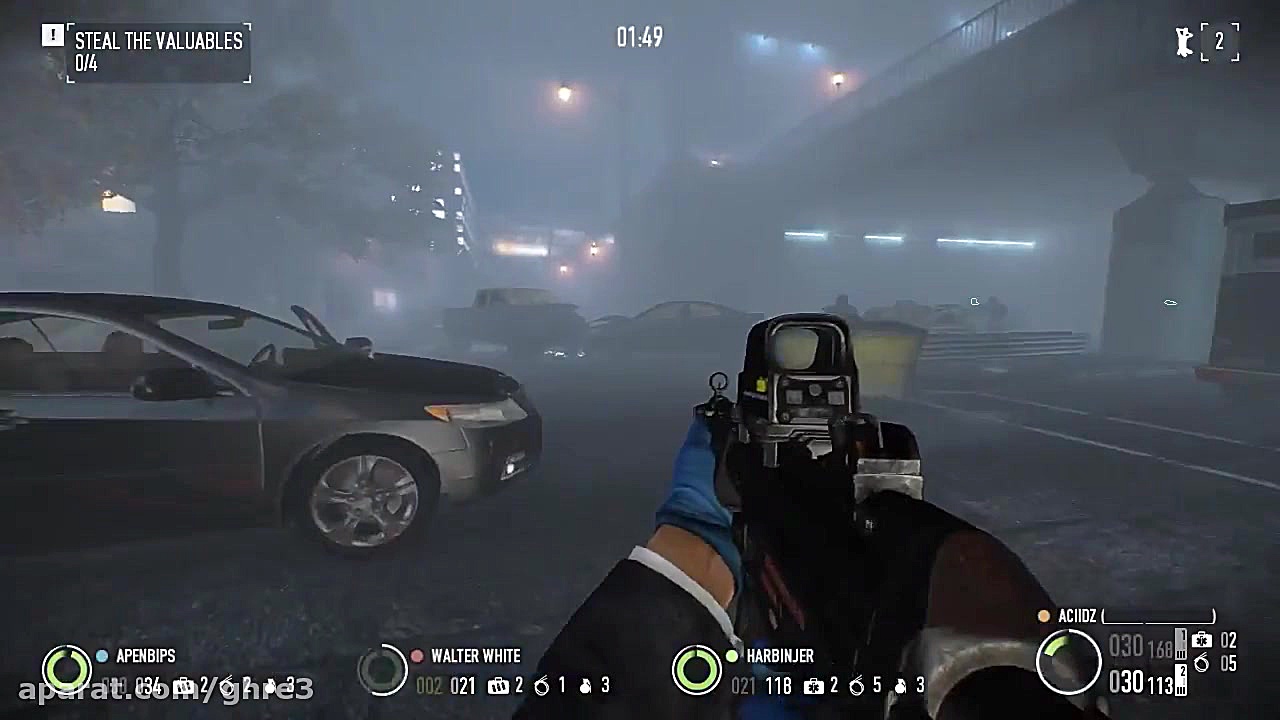
Task: Click the cable tie icon next to Harbinjer
Action: (x=856, y=687)
